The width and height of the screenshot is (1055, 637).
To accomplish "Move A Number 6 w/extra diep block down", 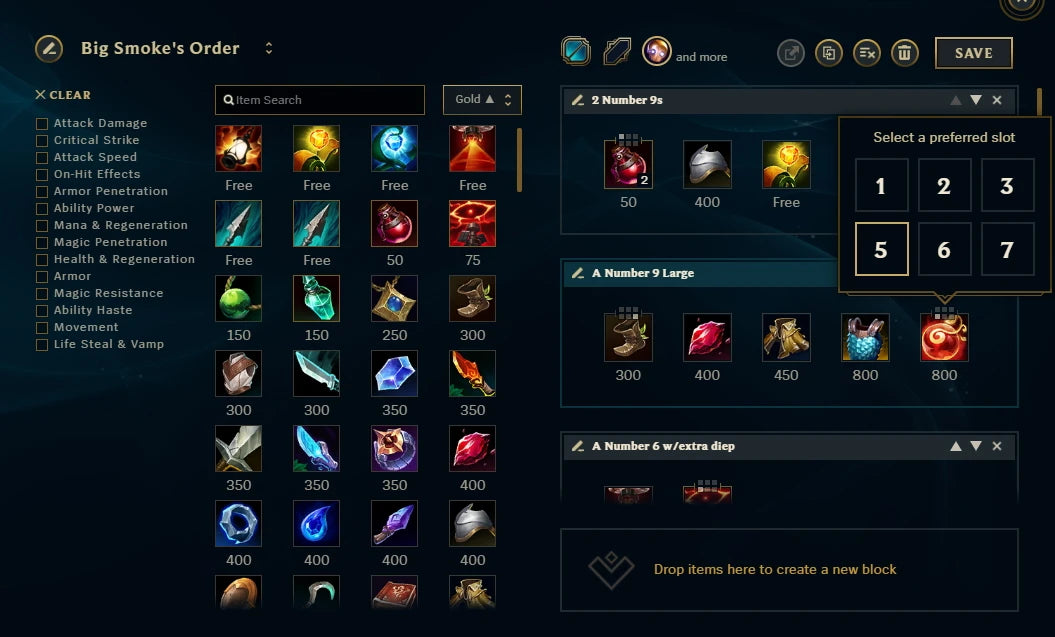I will click(976, 446).
